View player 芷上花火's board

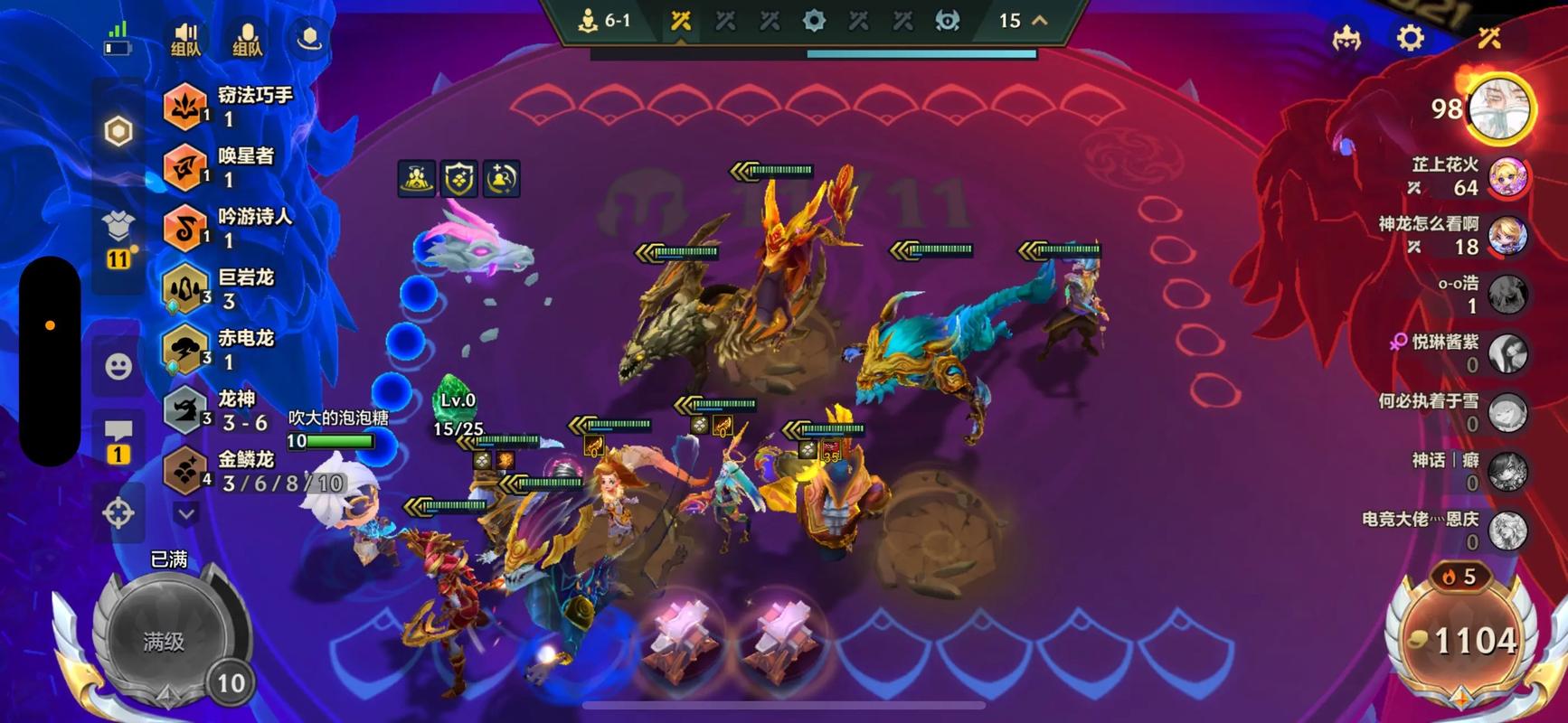pyautogui.click(x=1507, y=176)
